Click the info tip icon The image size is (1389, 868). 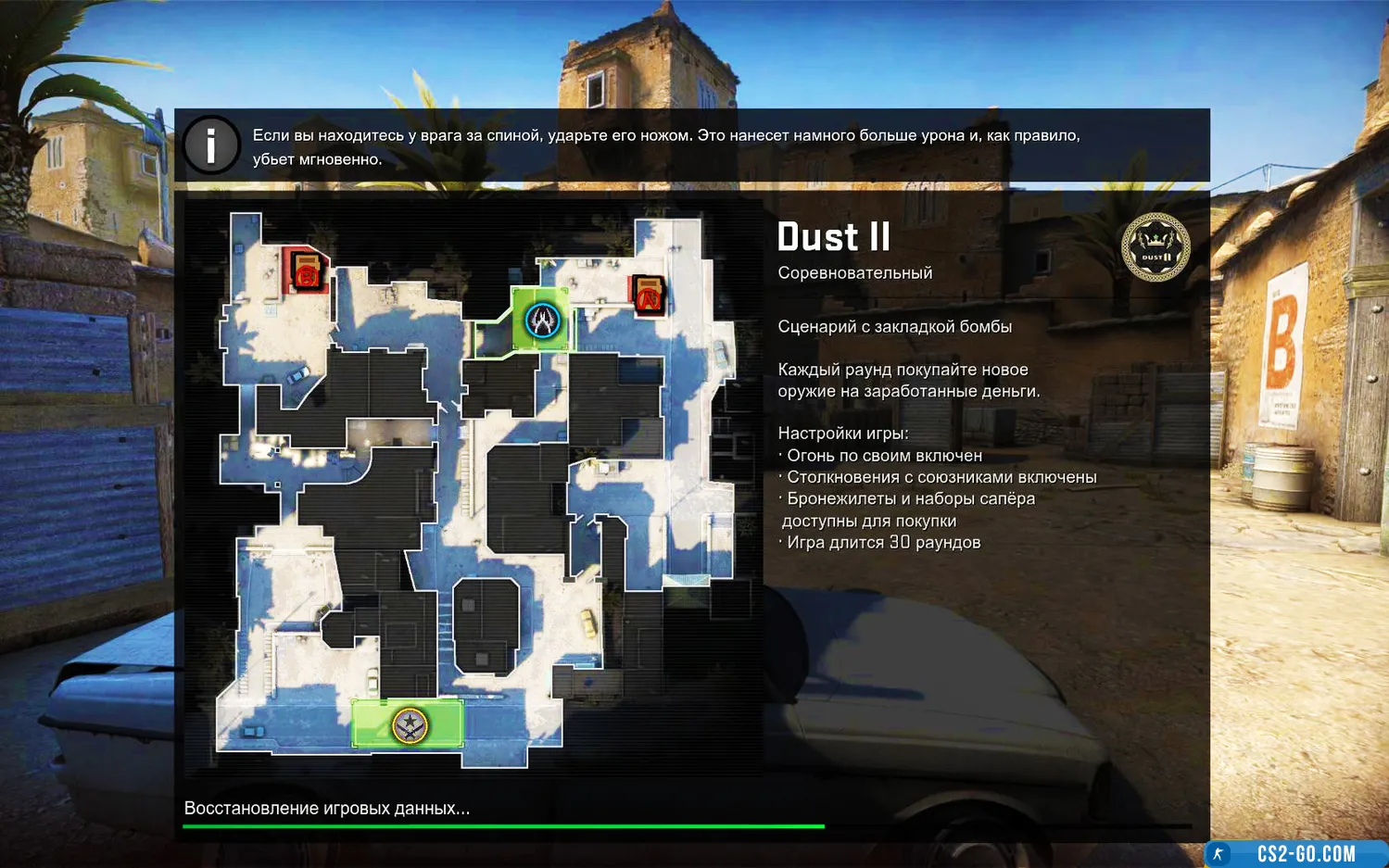click(x=211, y=145)
